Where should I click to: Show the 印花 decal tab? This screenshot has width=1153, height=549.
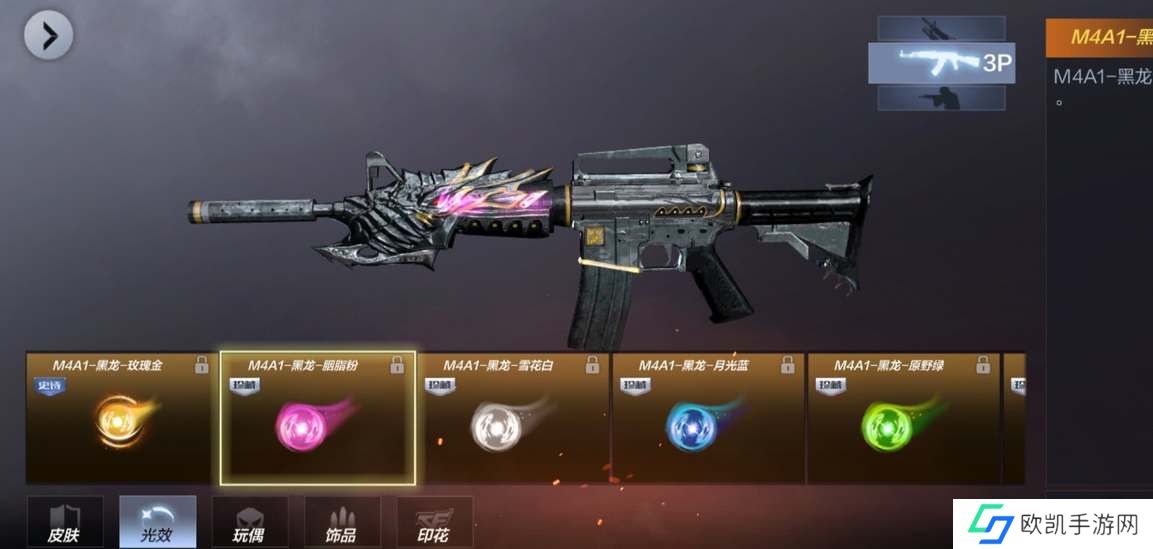[x=435, y=522]
